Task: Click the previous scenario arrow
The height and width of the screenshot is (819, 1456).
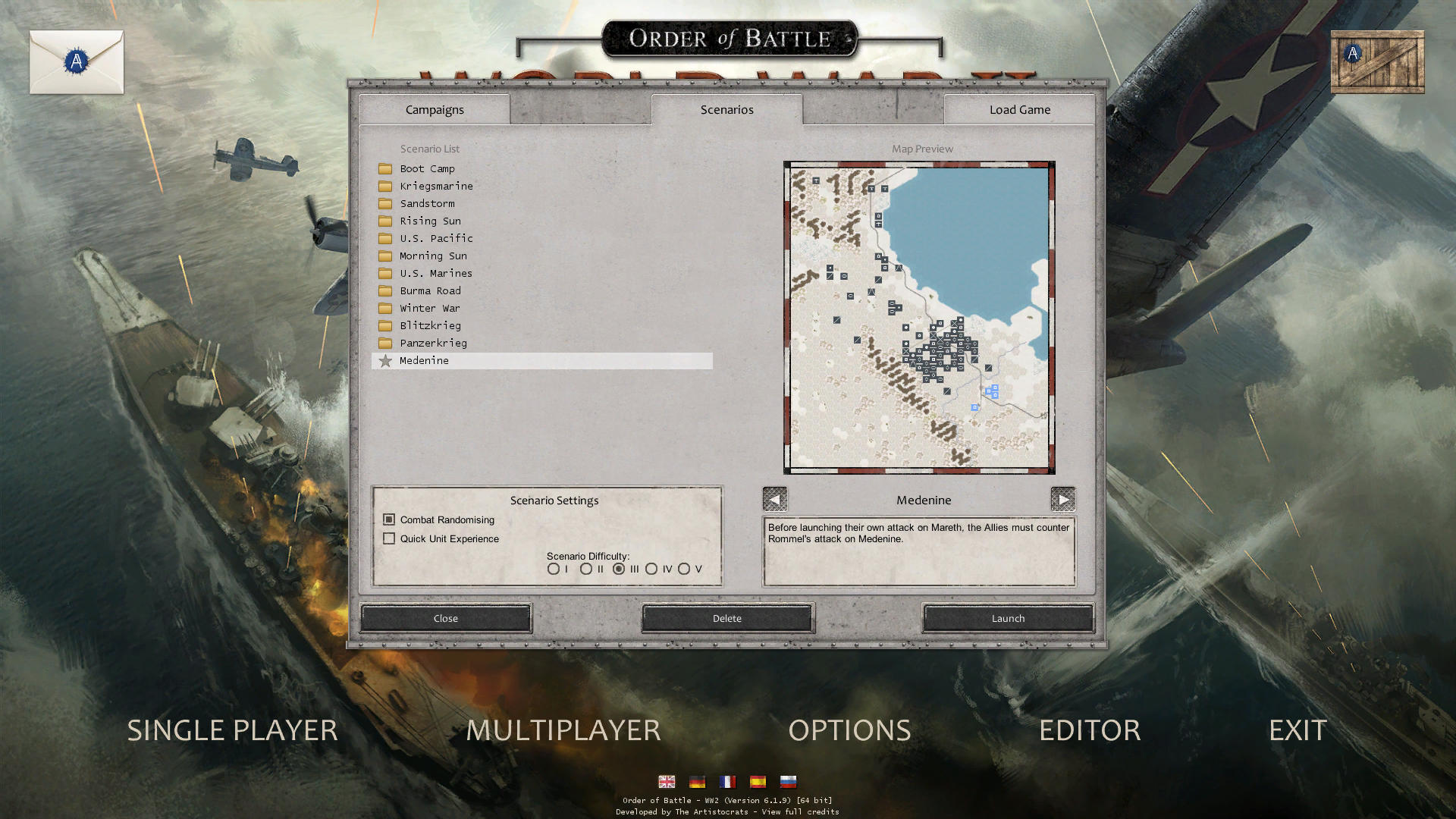Action: pos(775,499)
